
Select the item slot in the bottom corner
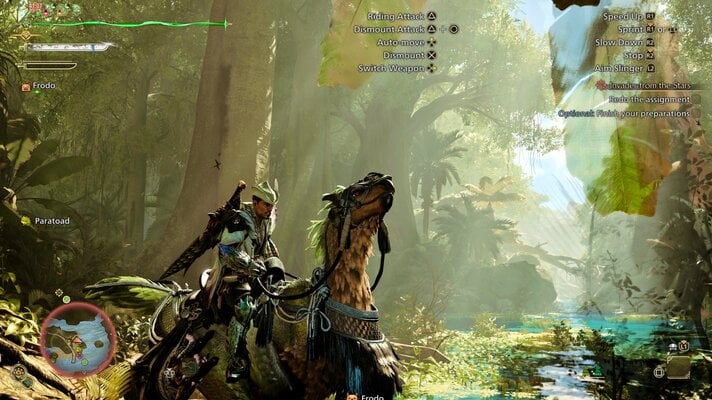click(x=677, y=367)
